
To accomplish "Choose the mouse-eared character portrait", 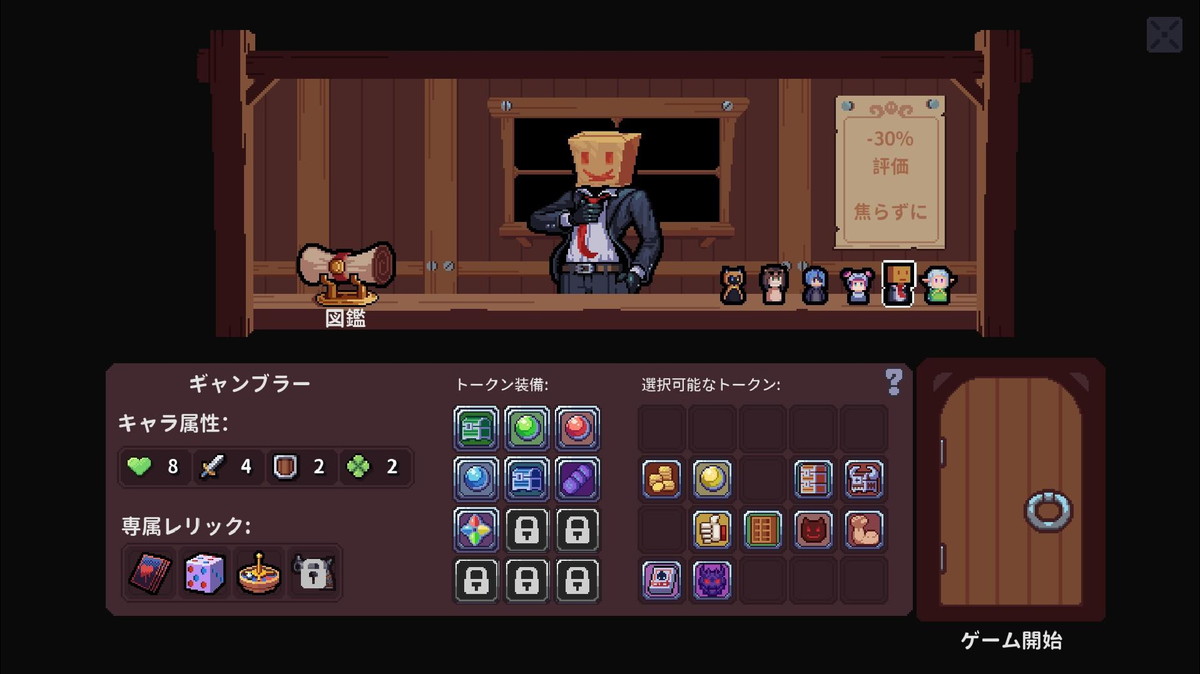I will (x=856, y=285).
